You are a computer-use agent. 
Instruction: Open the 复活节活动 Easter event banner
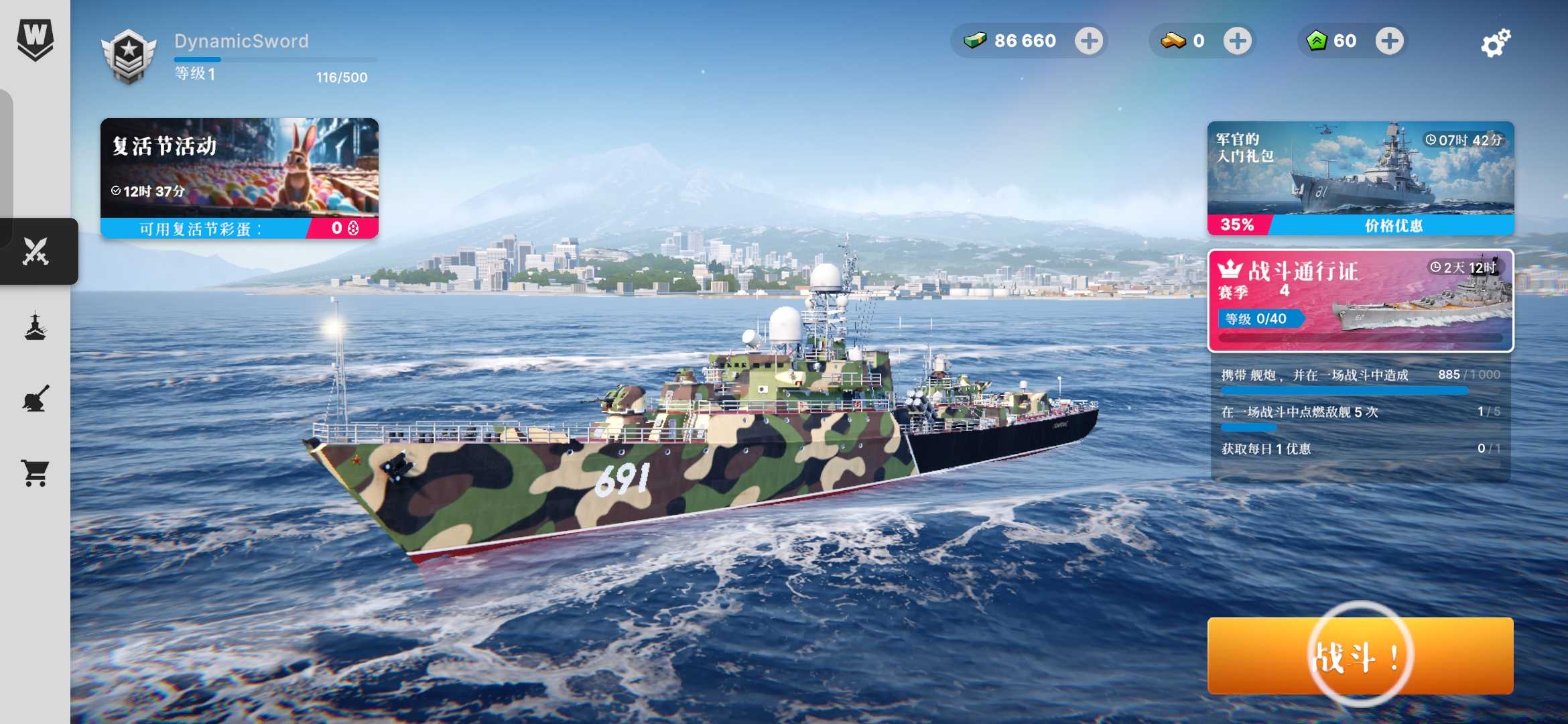(239, 178)
